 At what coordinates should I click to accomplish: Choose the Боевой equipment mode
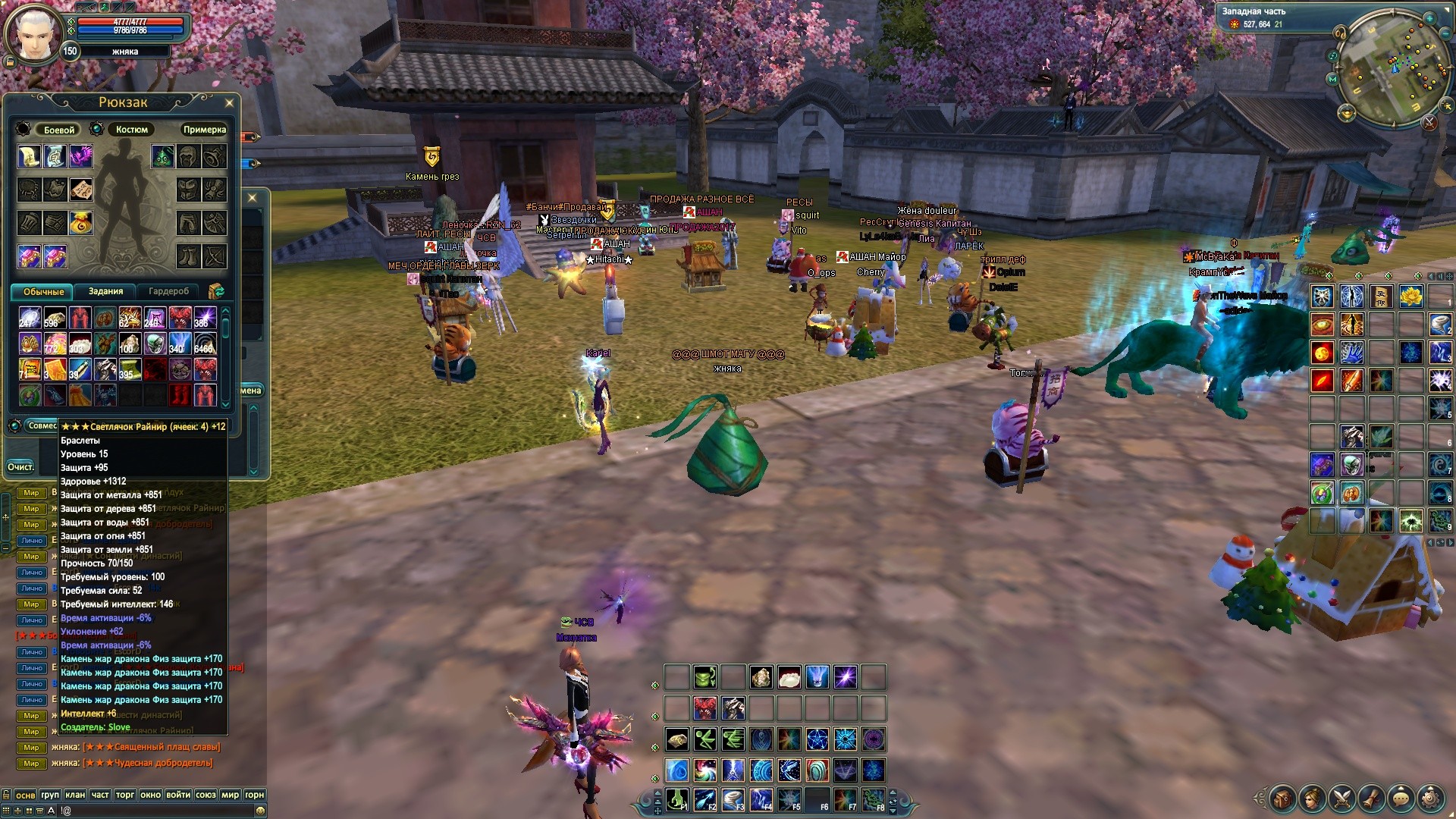(58, 130)
